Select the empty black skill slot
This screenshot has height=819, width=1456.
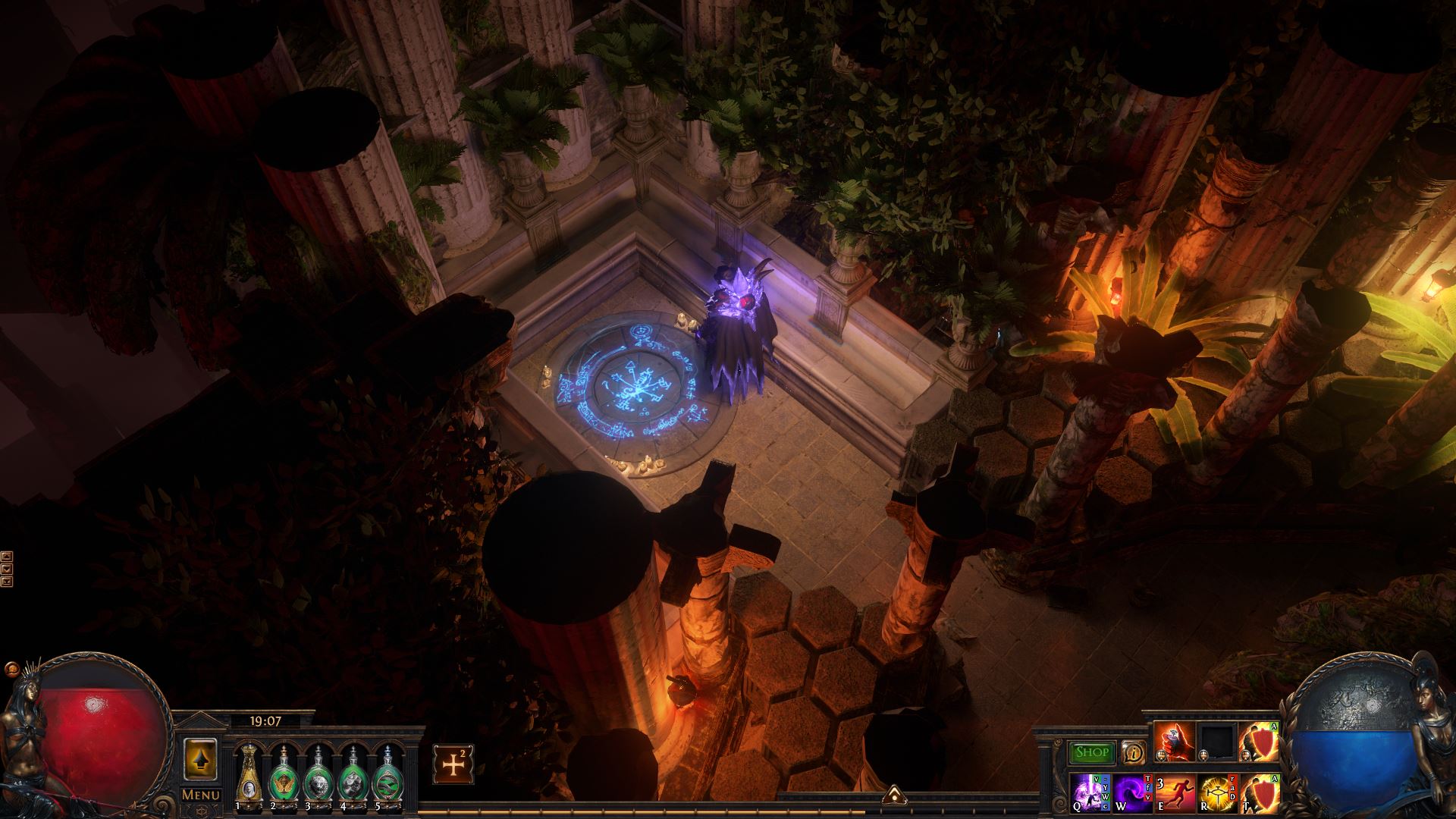point(1216,742)
